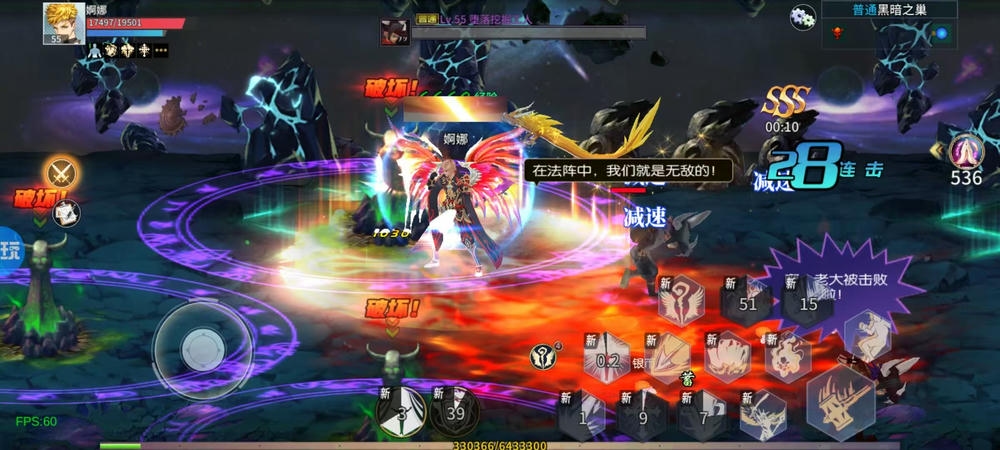Expand the buff icons ellipsis under health bar
This screenshot has width=1000, height=450.
(160, 50)
